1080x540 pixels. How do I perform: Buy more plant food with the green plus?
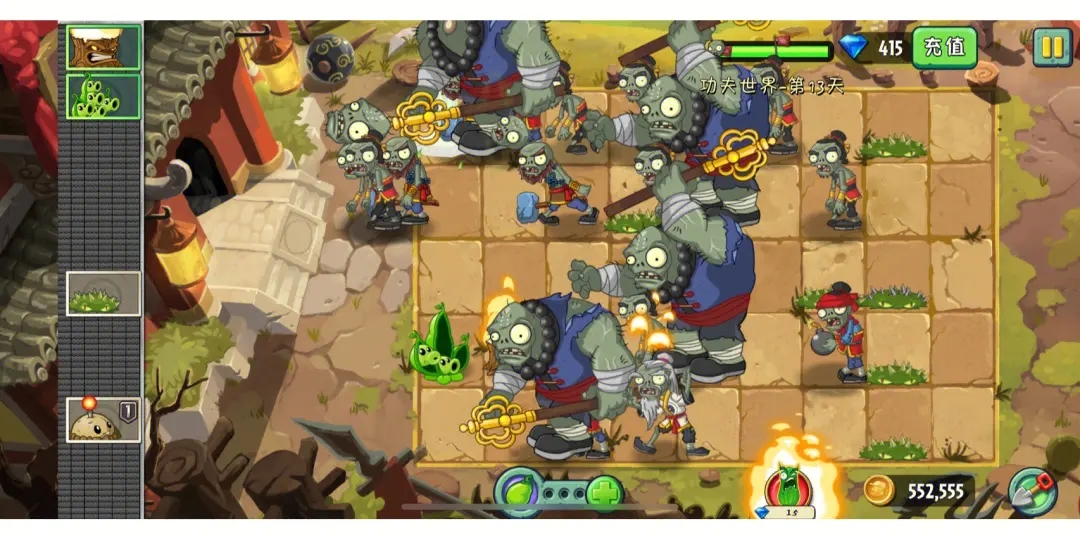(x=604, y=493)
